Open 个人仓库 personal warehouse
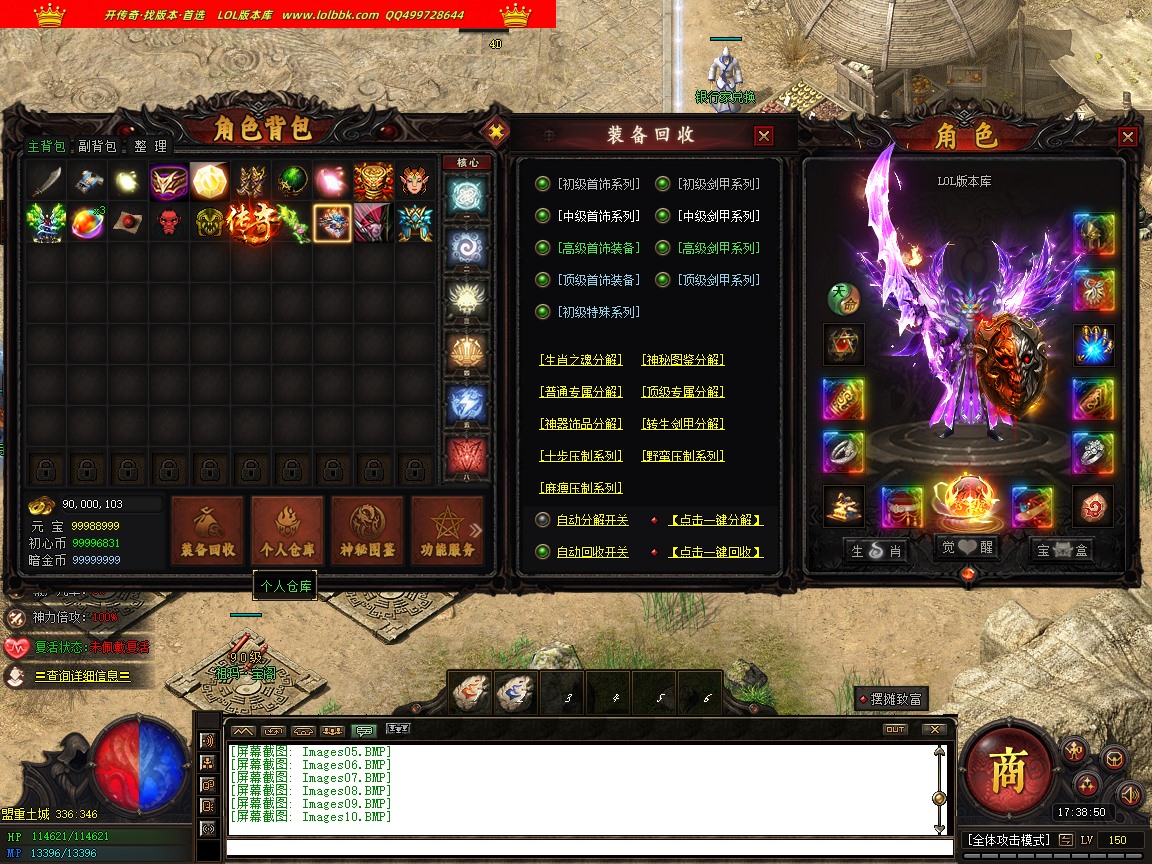 (287, 530)
